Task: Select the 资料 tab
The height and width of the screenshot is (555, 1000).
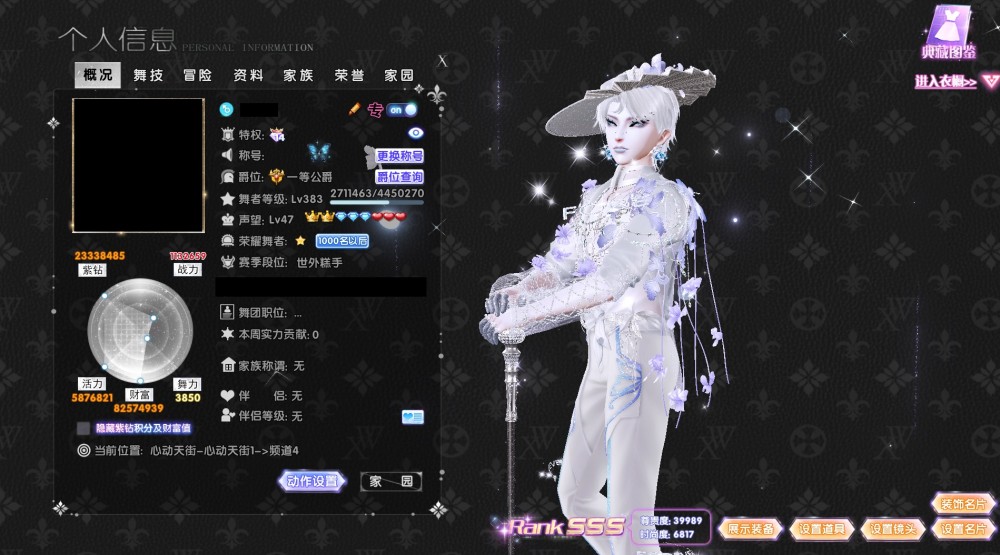Action: [x=248, y=75]
